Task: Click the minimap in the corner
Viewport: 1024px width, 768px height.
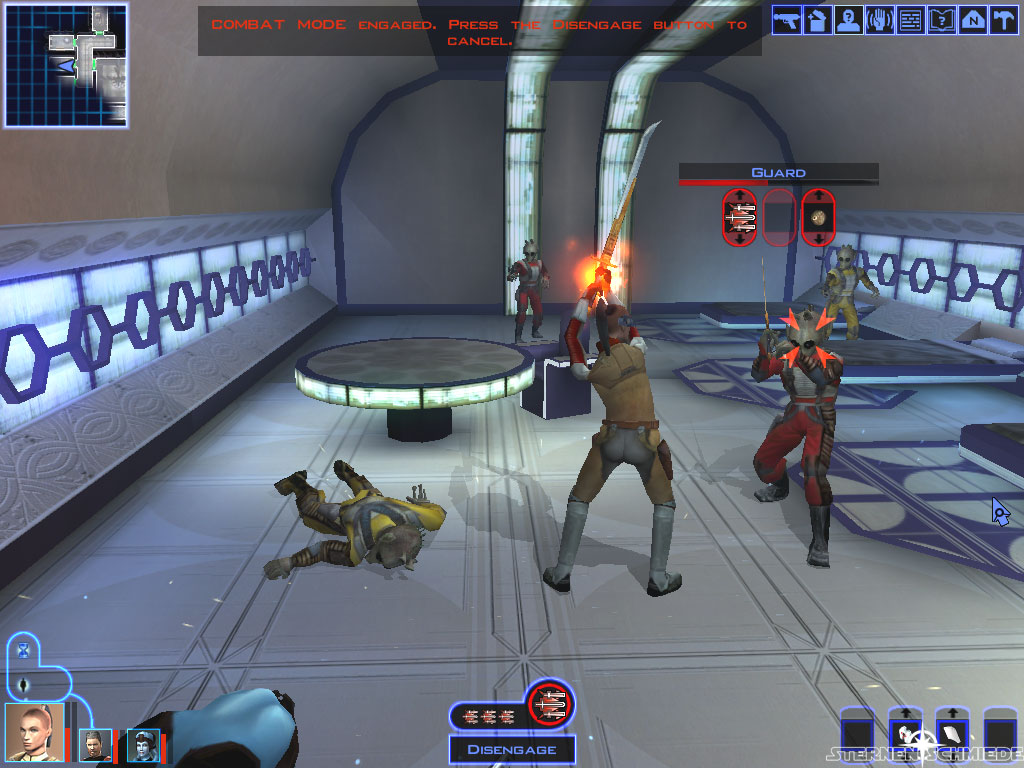Action: tap(66, 65)
